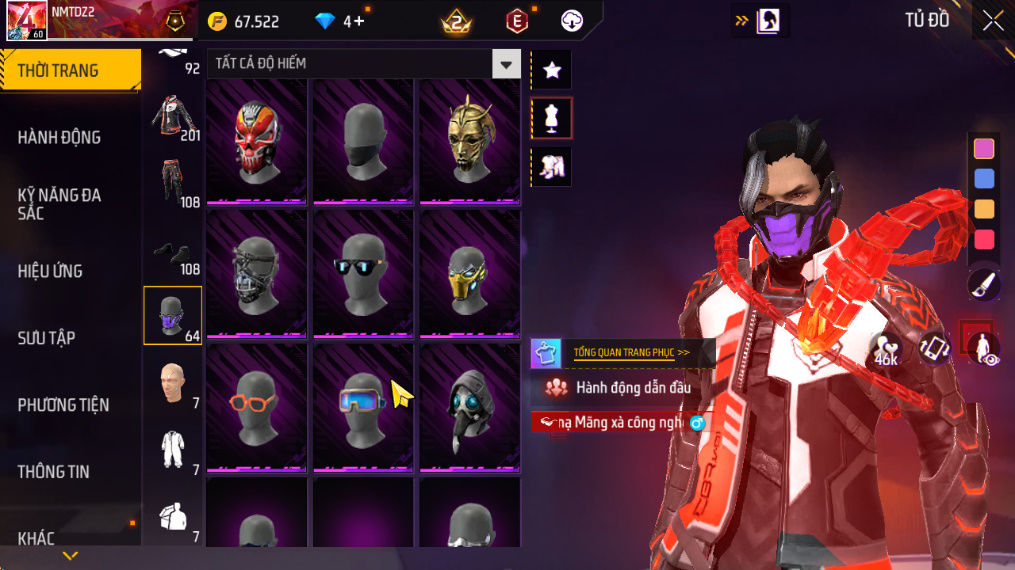Switch to the THỜI TRANG tab
1015x570 pixels.
70,70
